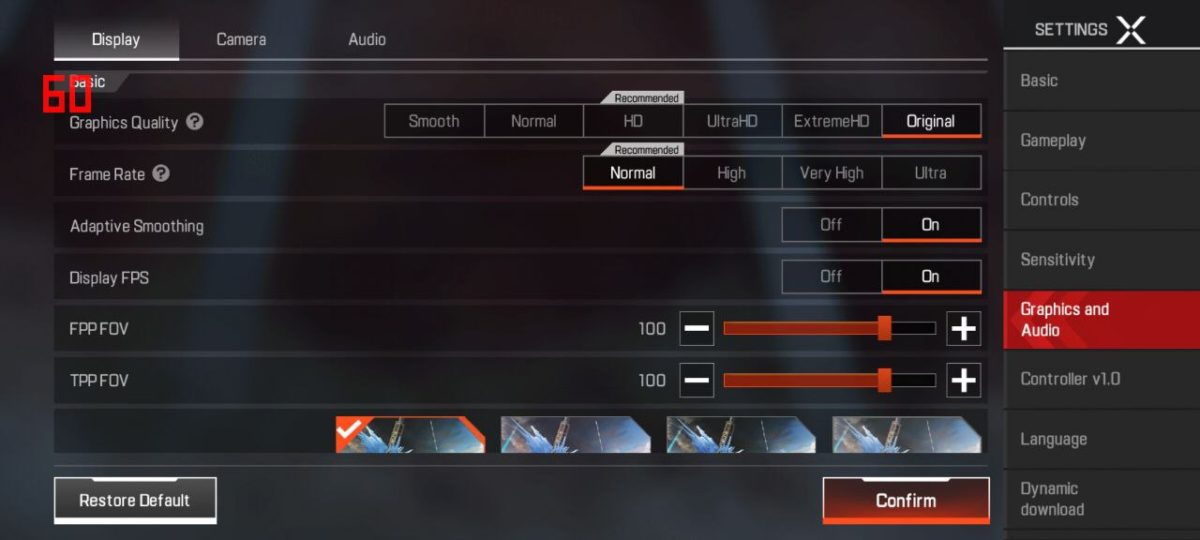
Task: Increase FPP FOV with the plus button
Action: [x=963, y=328]
